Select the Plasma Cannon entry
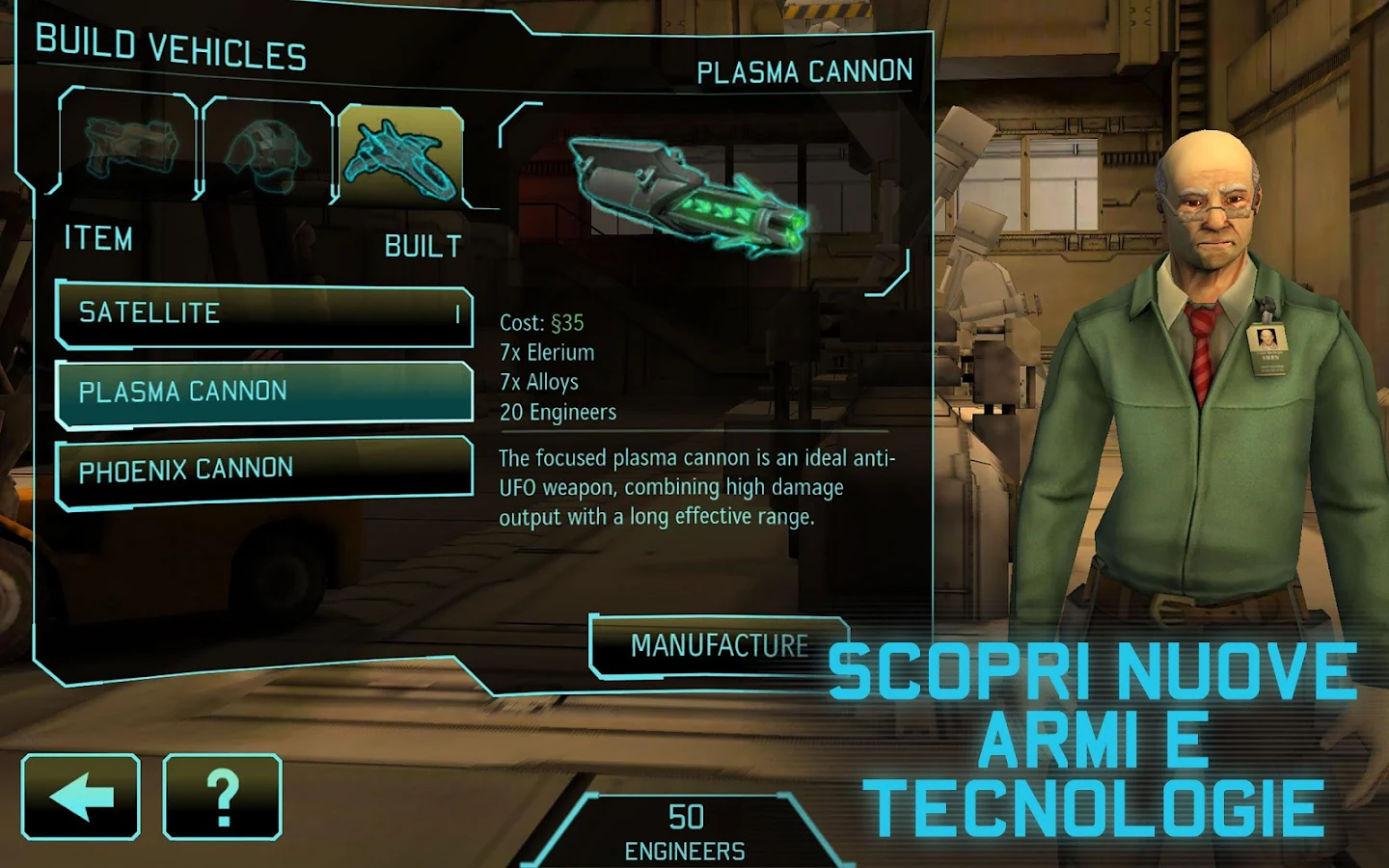Viewport: 1389px width, 868px height. pyautogui.click(x=262, y=390)
